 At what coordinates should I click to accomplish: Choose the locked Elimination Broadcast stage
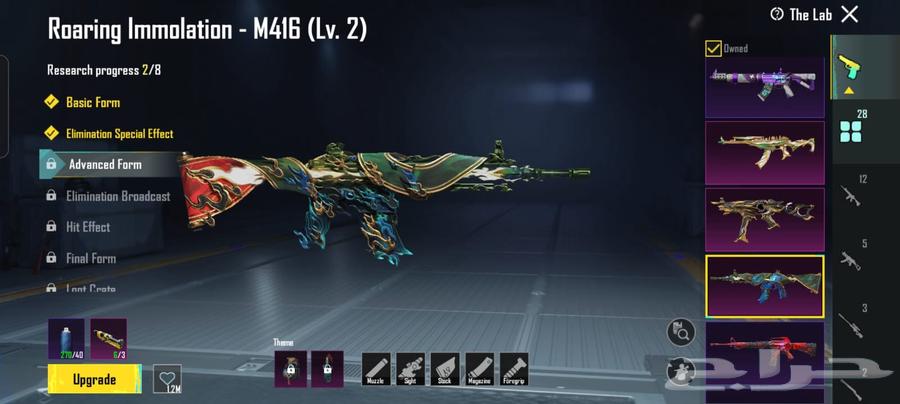click(117, 196)
